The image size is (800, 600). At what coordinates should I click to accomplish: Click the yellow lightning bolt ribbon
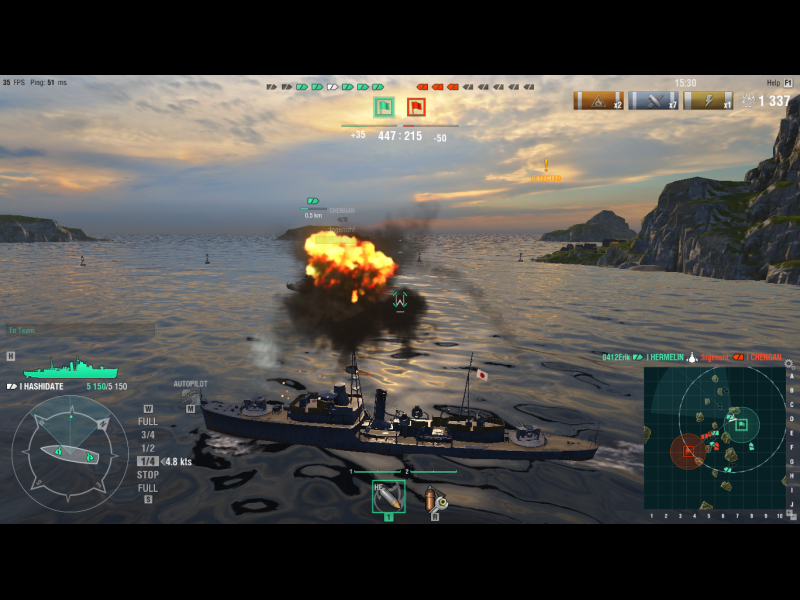[707, 101]
